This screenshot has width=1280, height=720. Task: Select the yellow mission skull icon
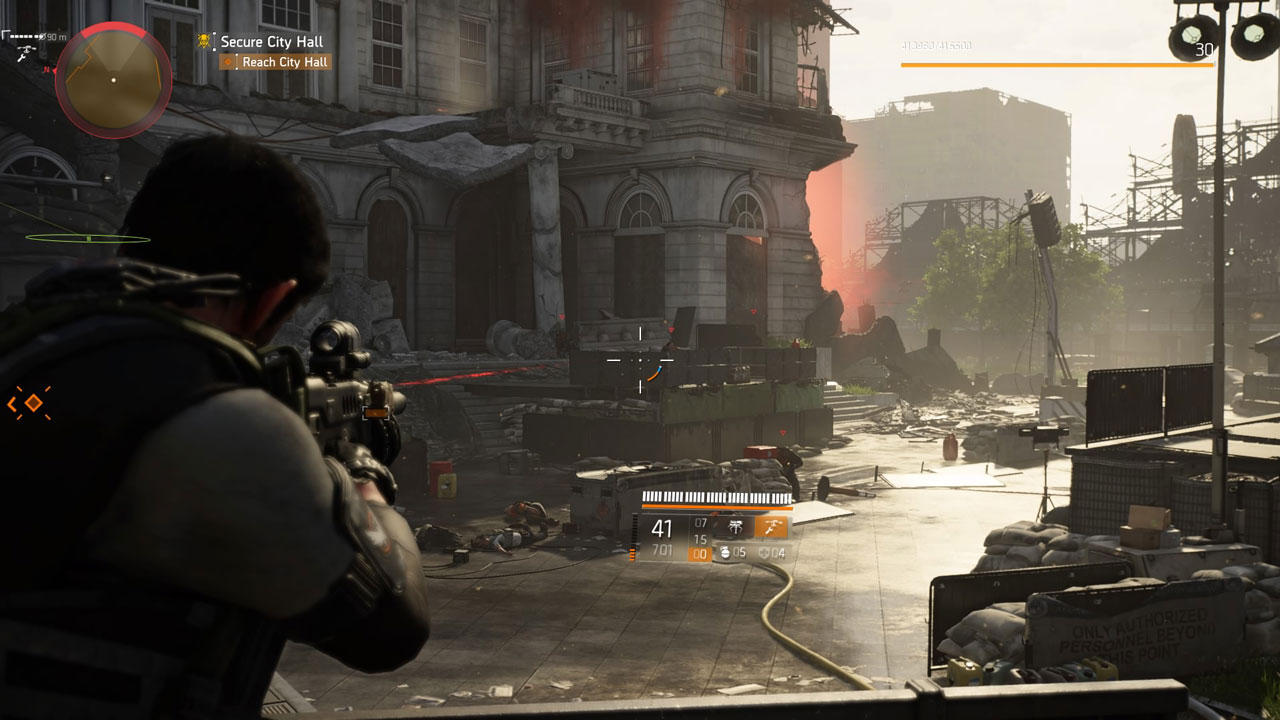pos(203,41)
